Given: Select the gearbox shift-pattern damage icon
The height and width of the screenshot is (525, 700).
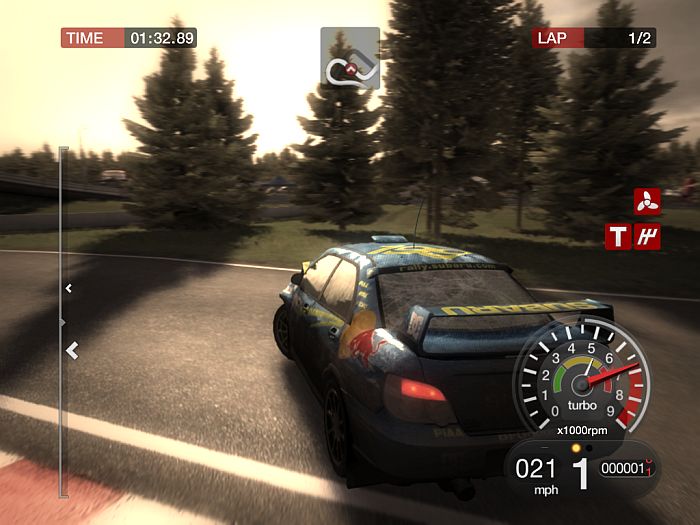Looking at the screenshot, I should tap(646, 236).
